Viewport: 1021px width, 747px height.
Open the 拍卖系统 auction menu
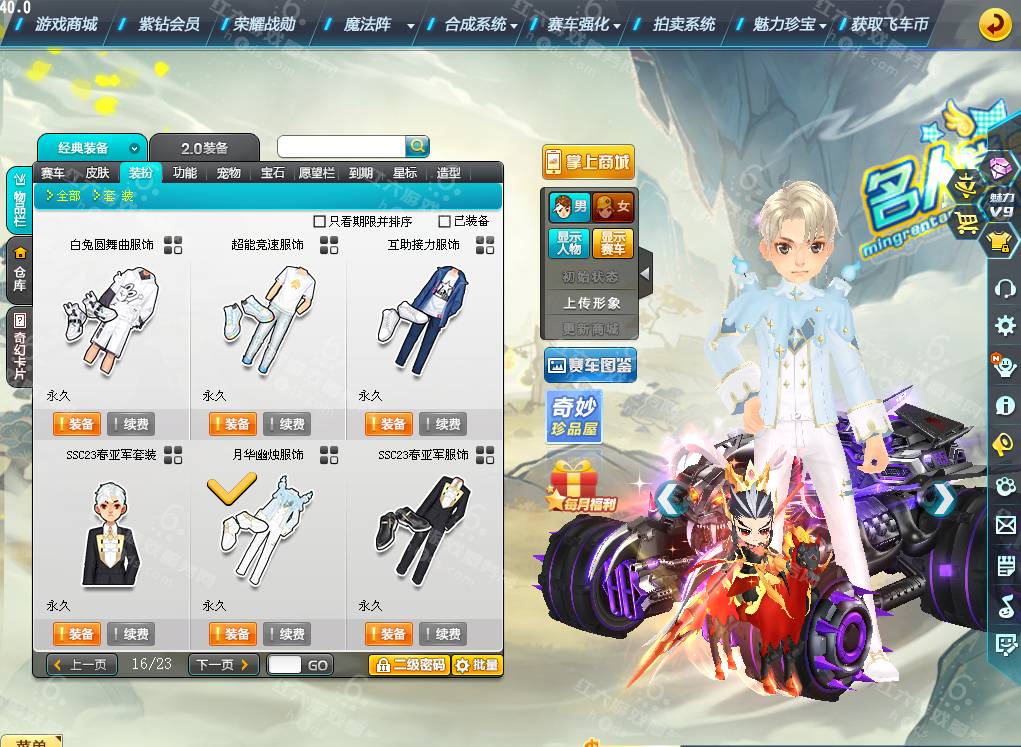684,24
